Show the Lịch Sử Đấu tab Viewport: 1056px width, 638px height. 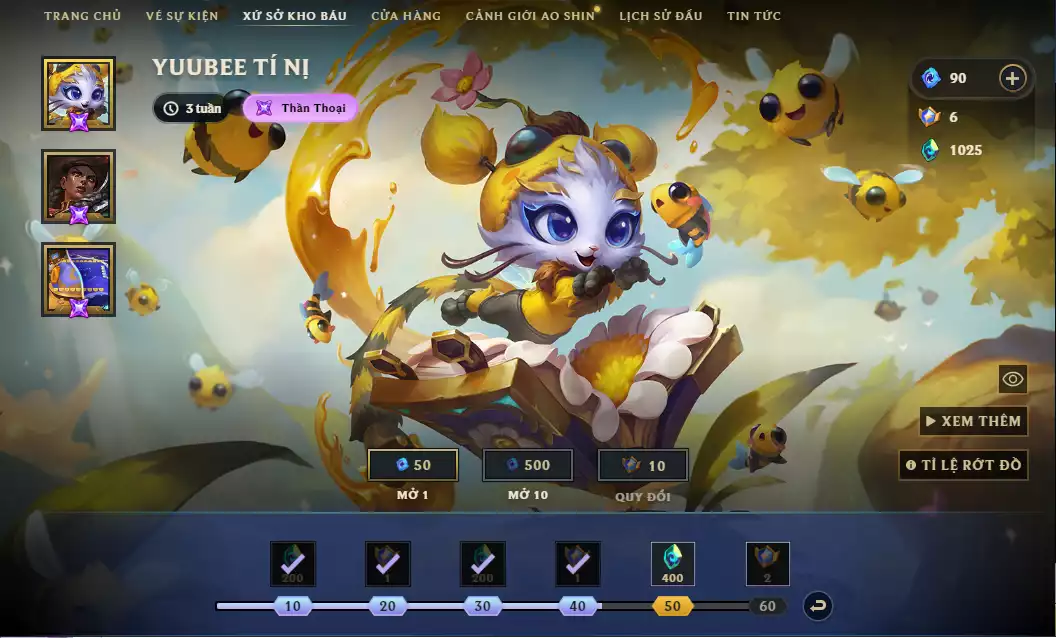coord(660,16)
